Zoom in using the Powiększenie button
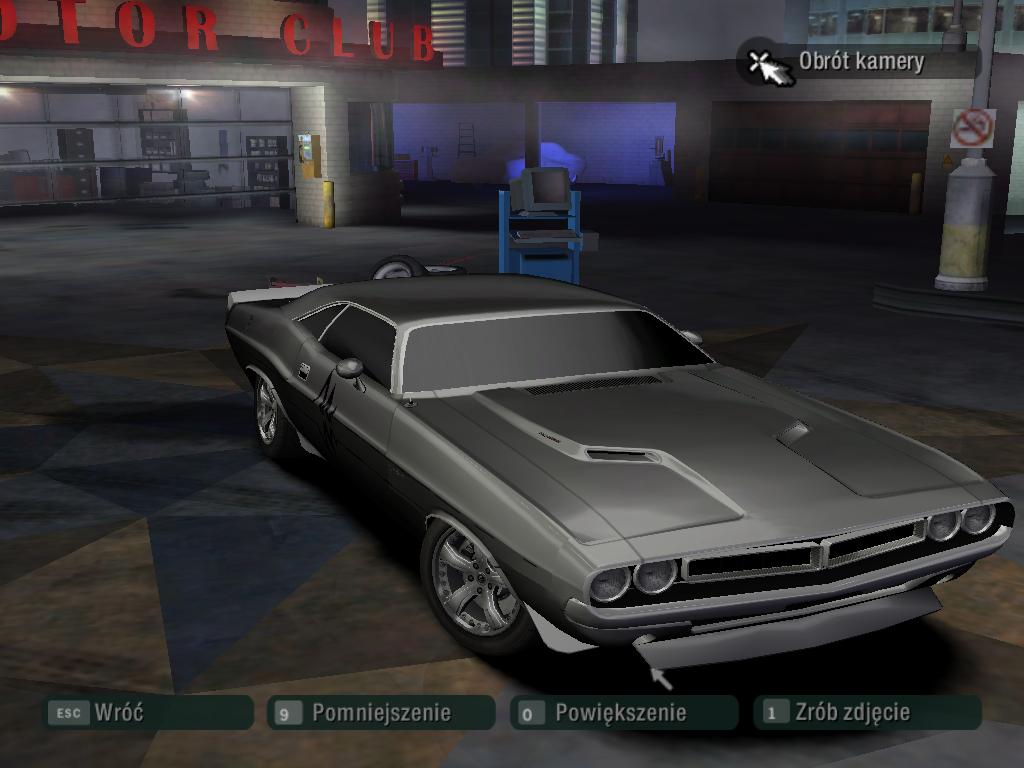The height and width of the screenshot is (768, 1024). tap(623, 713)
